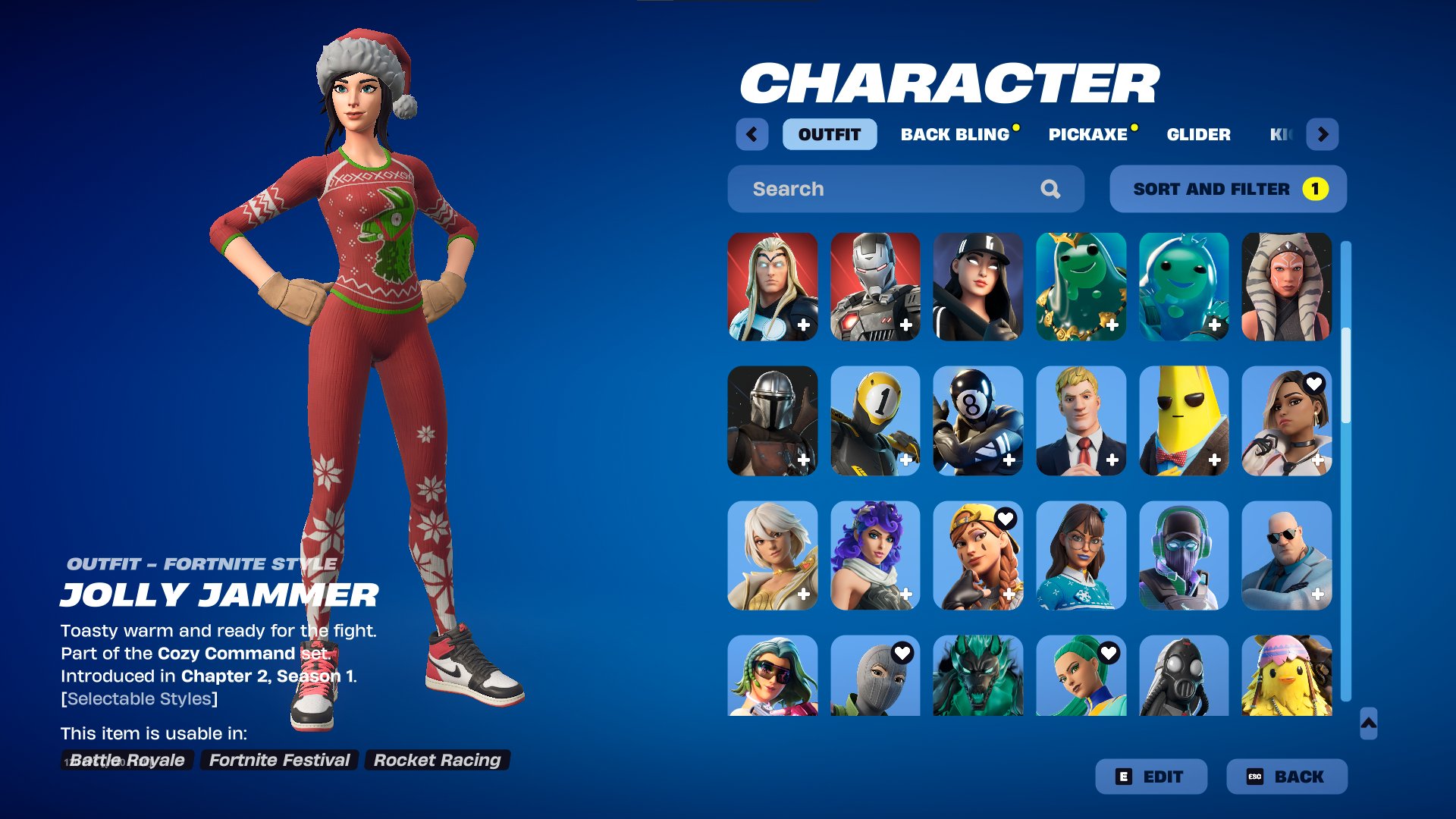Choose the Thor outfit thumbnail

pyautogui.click(x=772, y=287)
